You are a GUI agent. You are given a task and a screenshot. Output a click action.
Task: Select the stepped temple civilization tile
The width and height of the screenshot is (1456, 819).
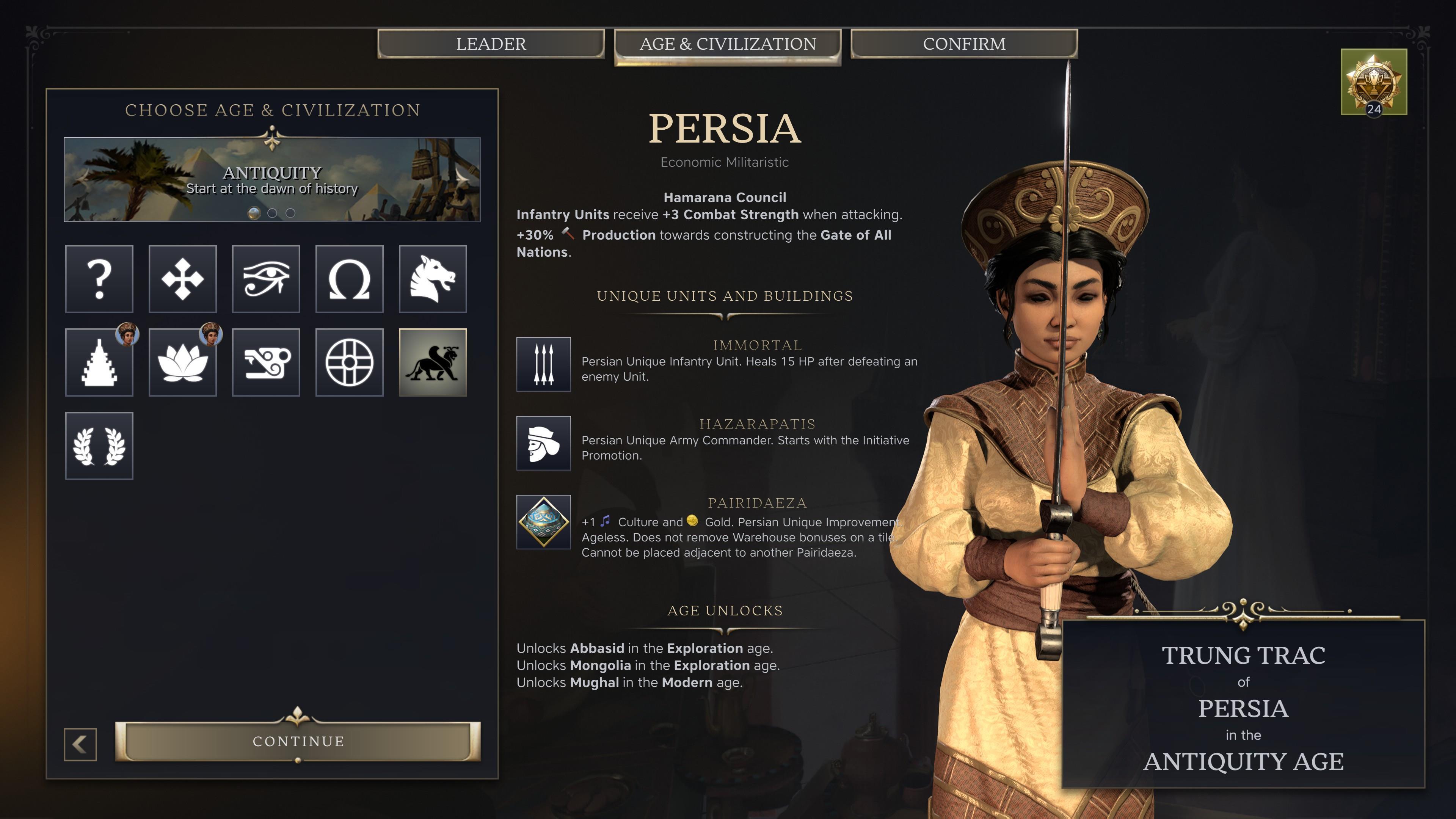[x=99, y=362]
